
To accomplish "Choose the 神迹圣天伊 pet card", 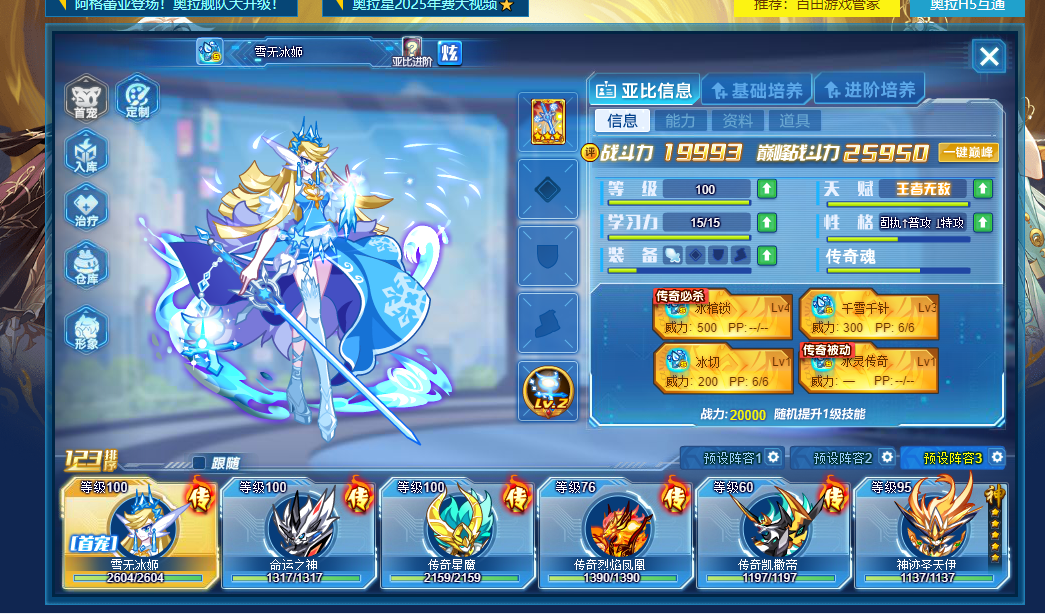I will tap(929, 533).
